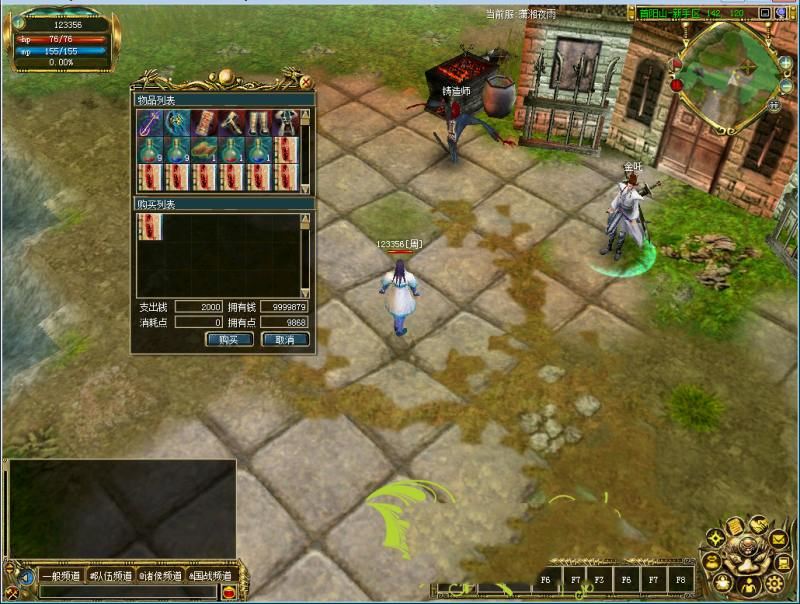This screenshot has width=800, height=604.
Task: Switch to the 队伍频道 team channel
Action: coord(110,576)
